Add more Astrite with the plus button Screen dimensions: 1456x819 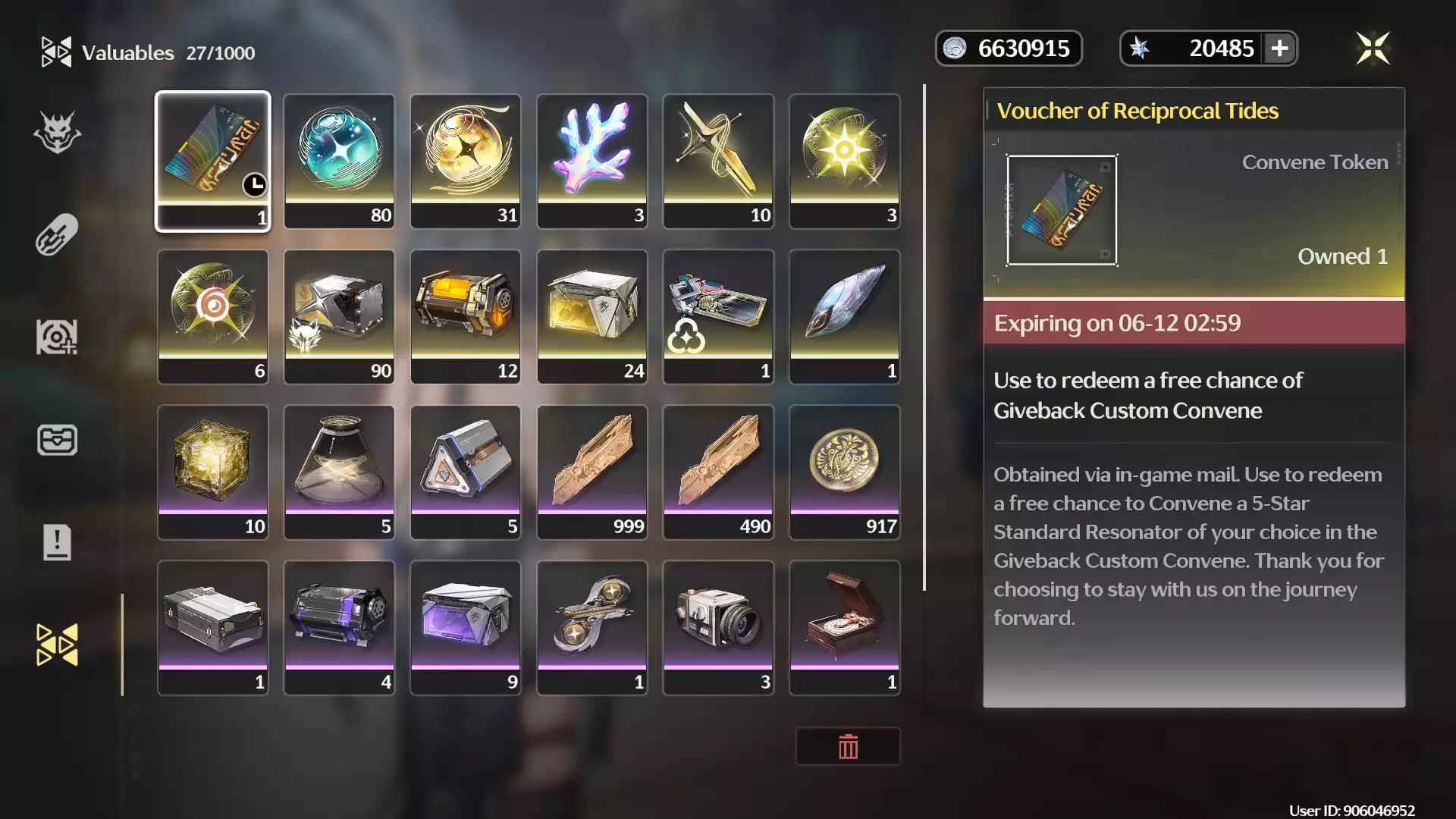click(1280, 49)
